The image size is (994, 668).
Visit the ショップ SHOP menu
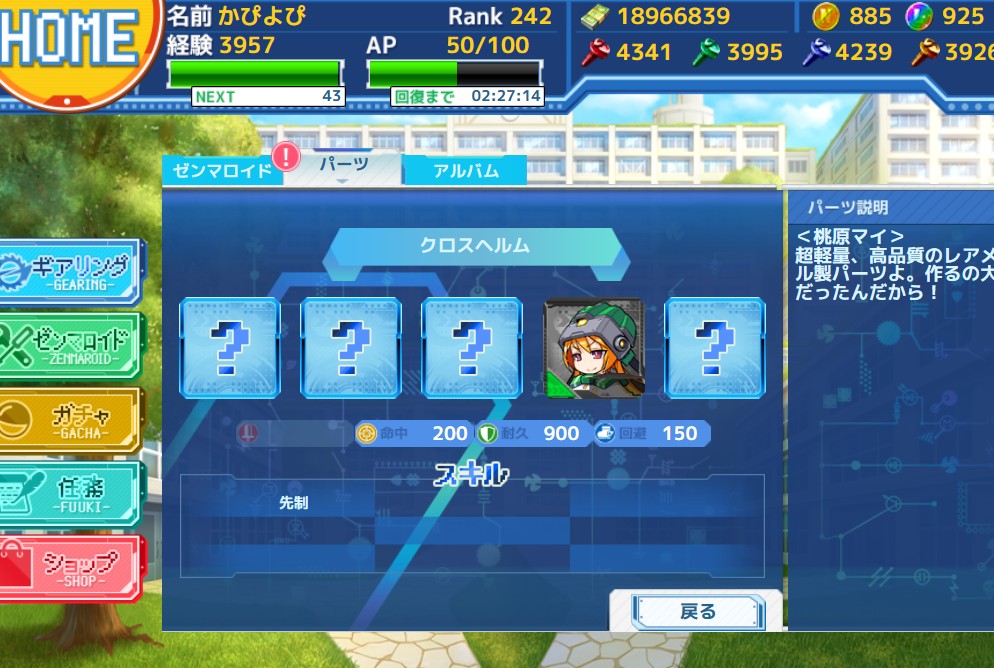72,567
